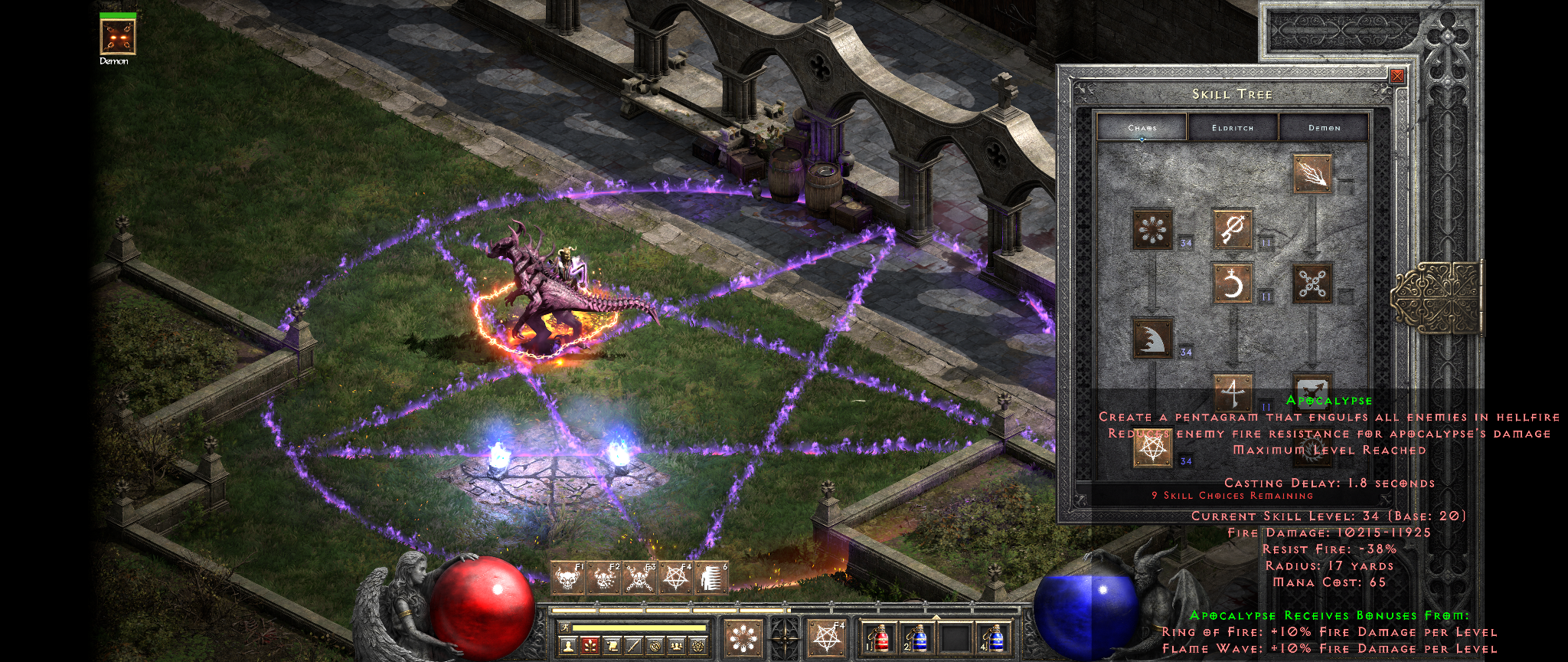Select the Chaos skill tab
The image size is (1568, 662).
1142,128
